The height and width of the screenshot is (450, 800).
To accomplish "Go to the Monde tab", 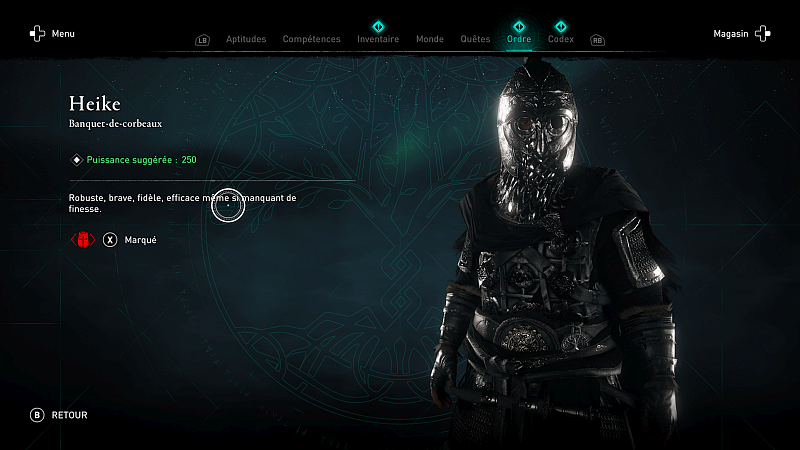I will click(429, 40).
